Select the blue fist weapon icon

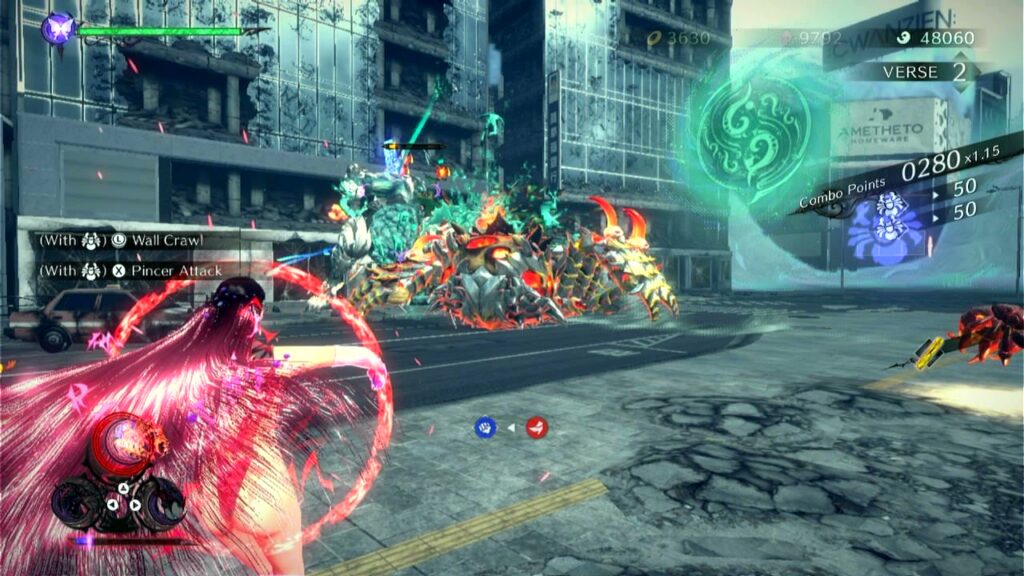point(485,428)
